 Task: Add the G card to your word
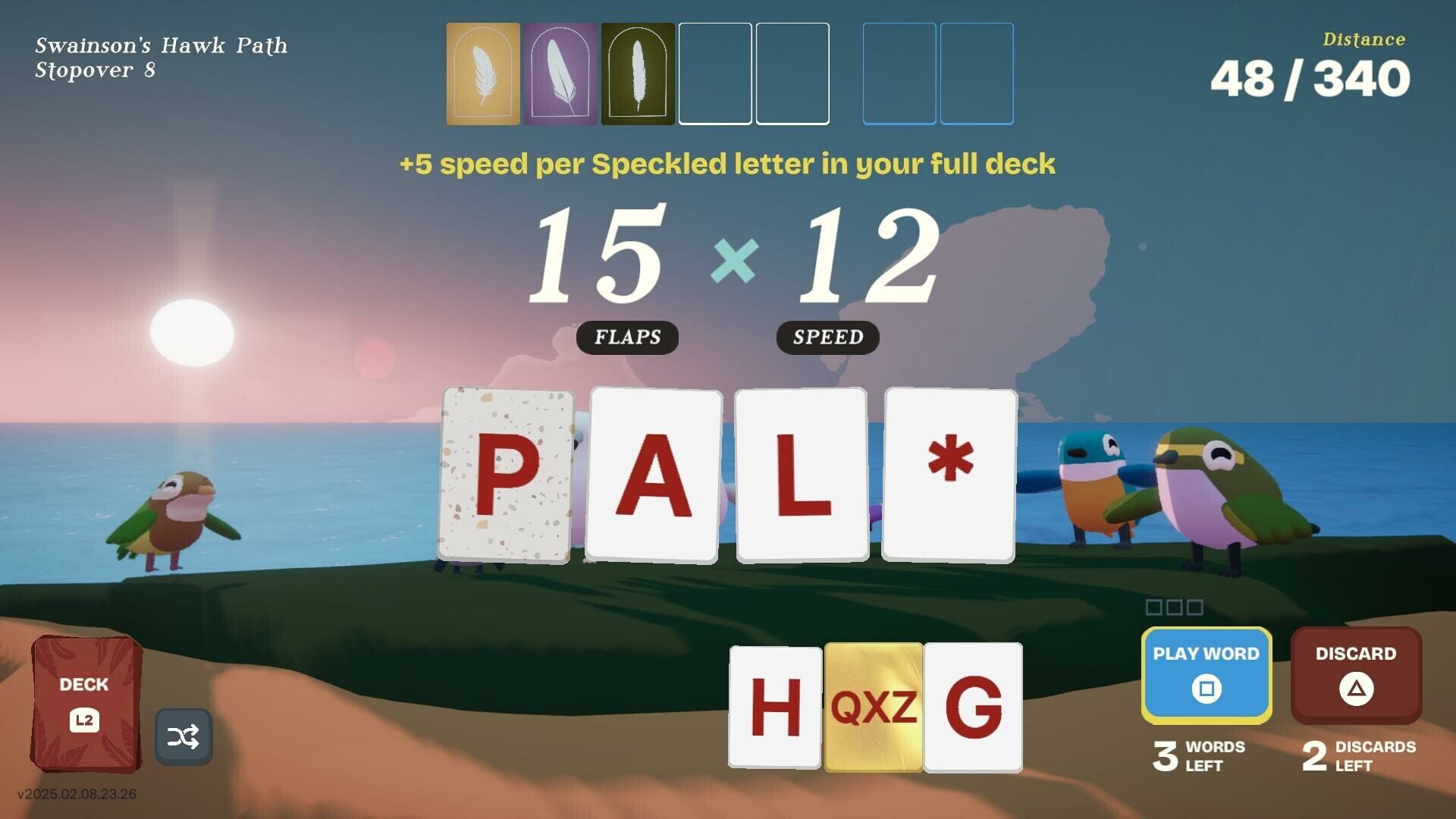click(974, 708)
